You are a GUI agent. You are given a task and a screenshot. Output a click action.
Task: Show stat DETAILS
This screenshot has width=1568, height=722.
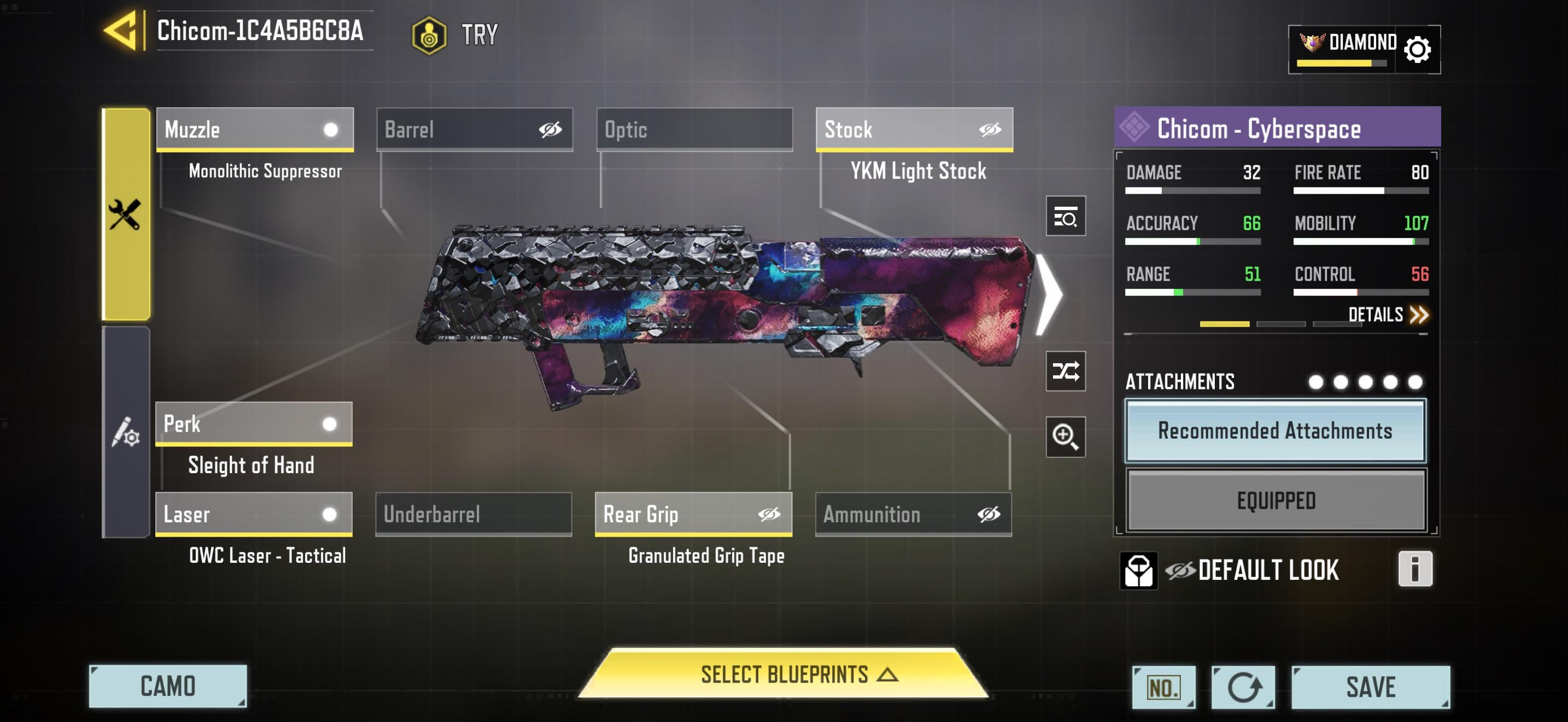1387,315
